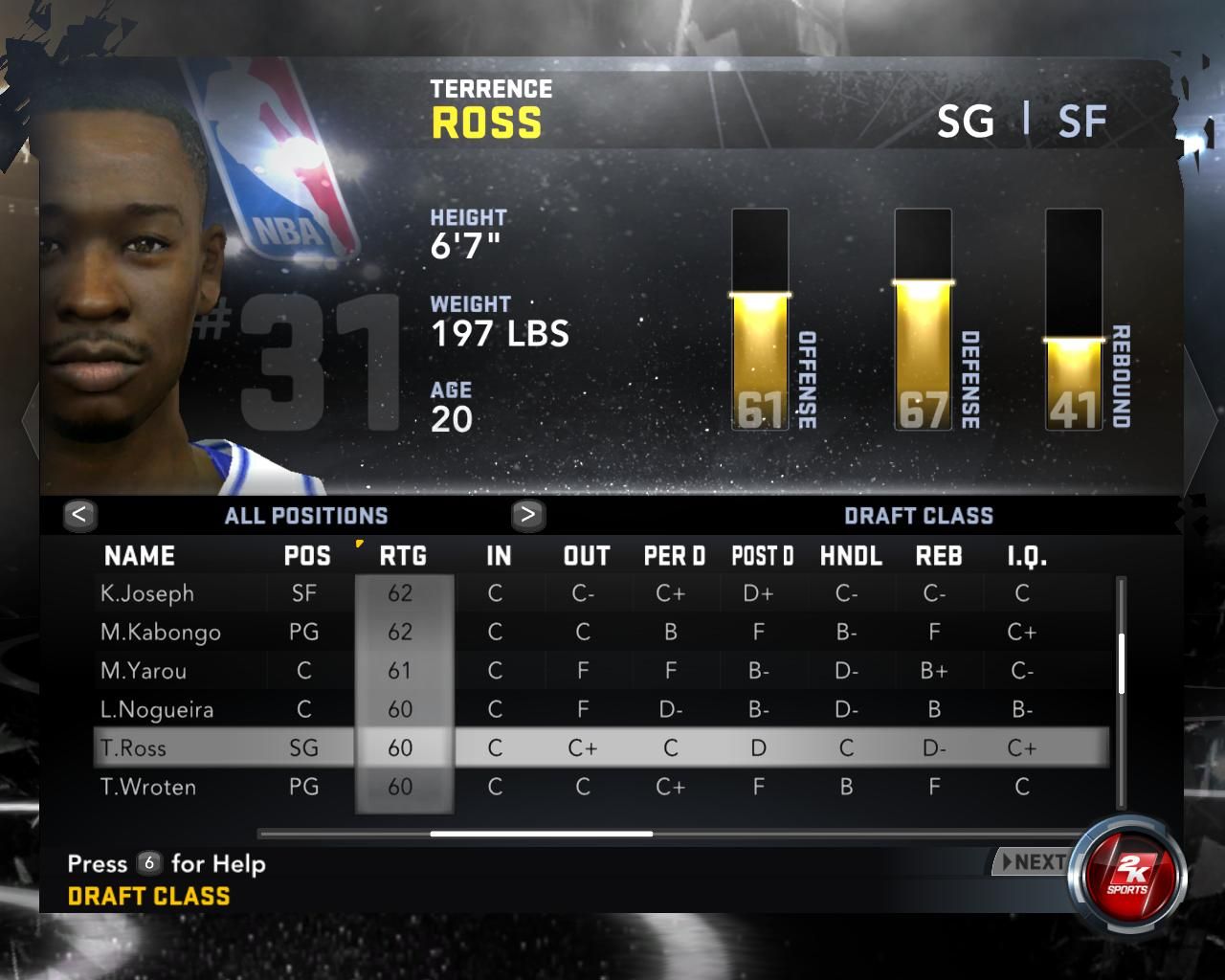Sort by REB column header
The width and height of the screenshot is (1225, 980).
tap(939, 556)
